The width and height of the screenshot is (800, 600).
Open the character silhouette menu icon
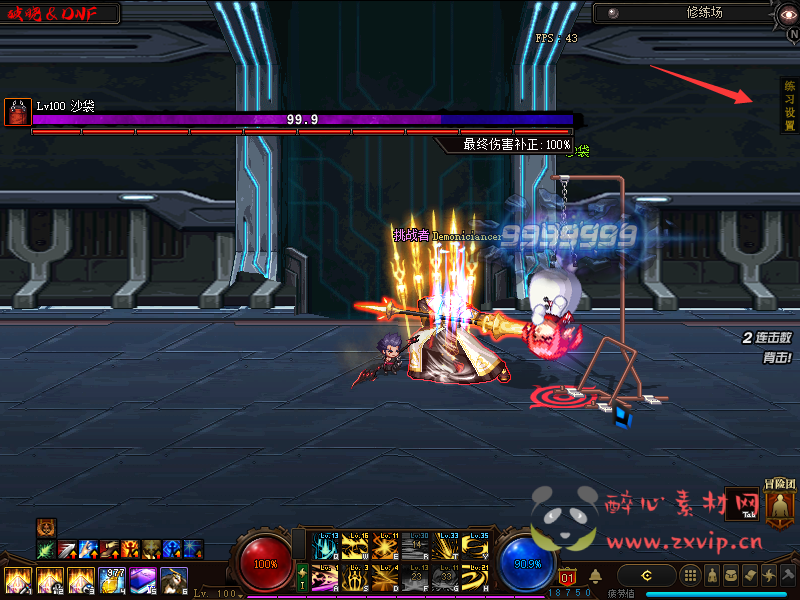tap(711, 575)
